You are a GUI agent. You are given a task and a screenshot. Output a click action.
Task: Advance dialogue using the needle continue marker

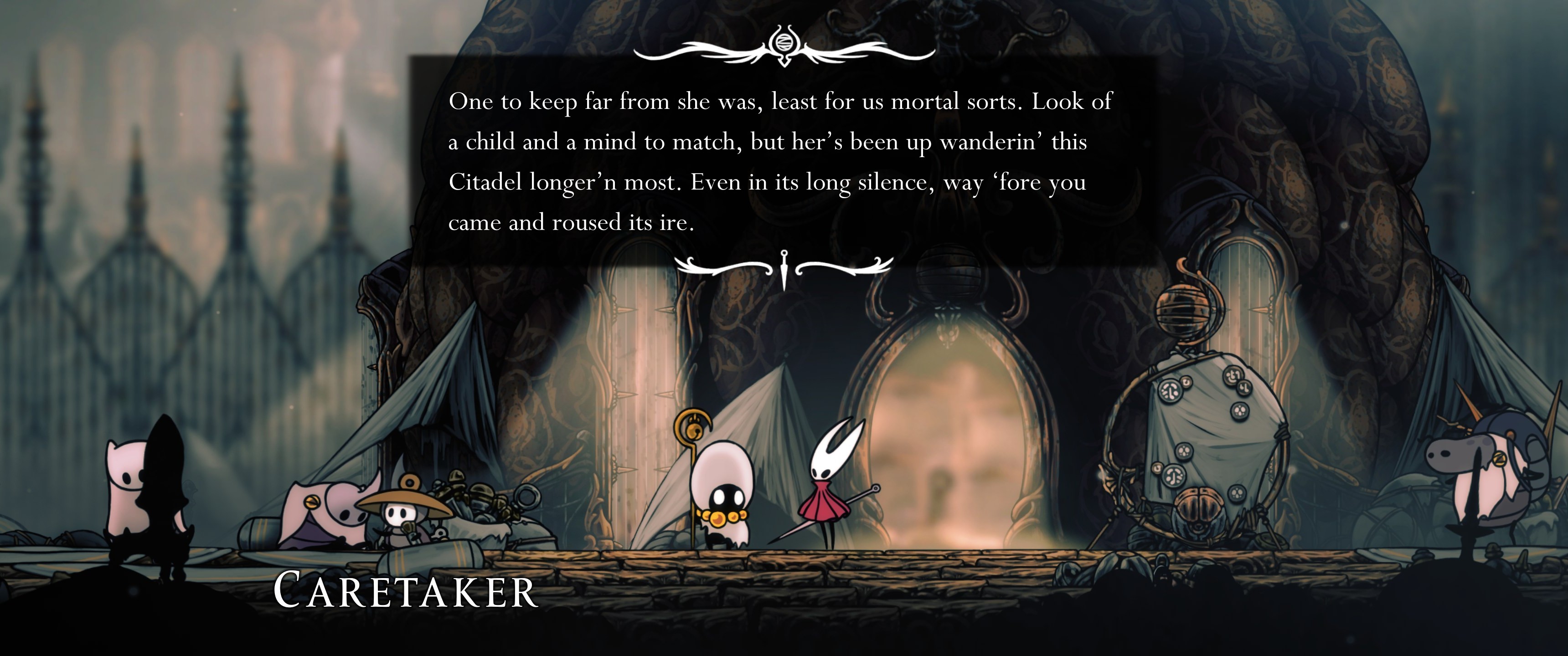click(784, 268)
